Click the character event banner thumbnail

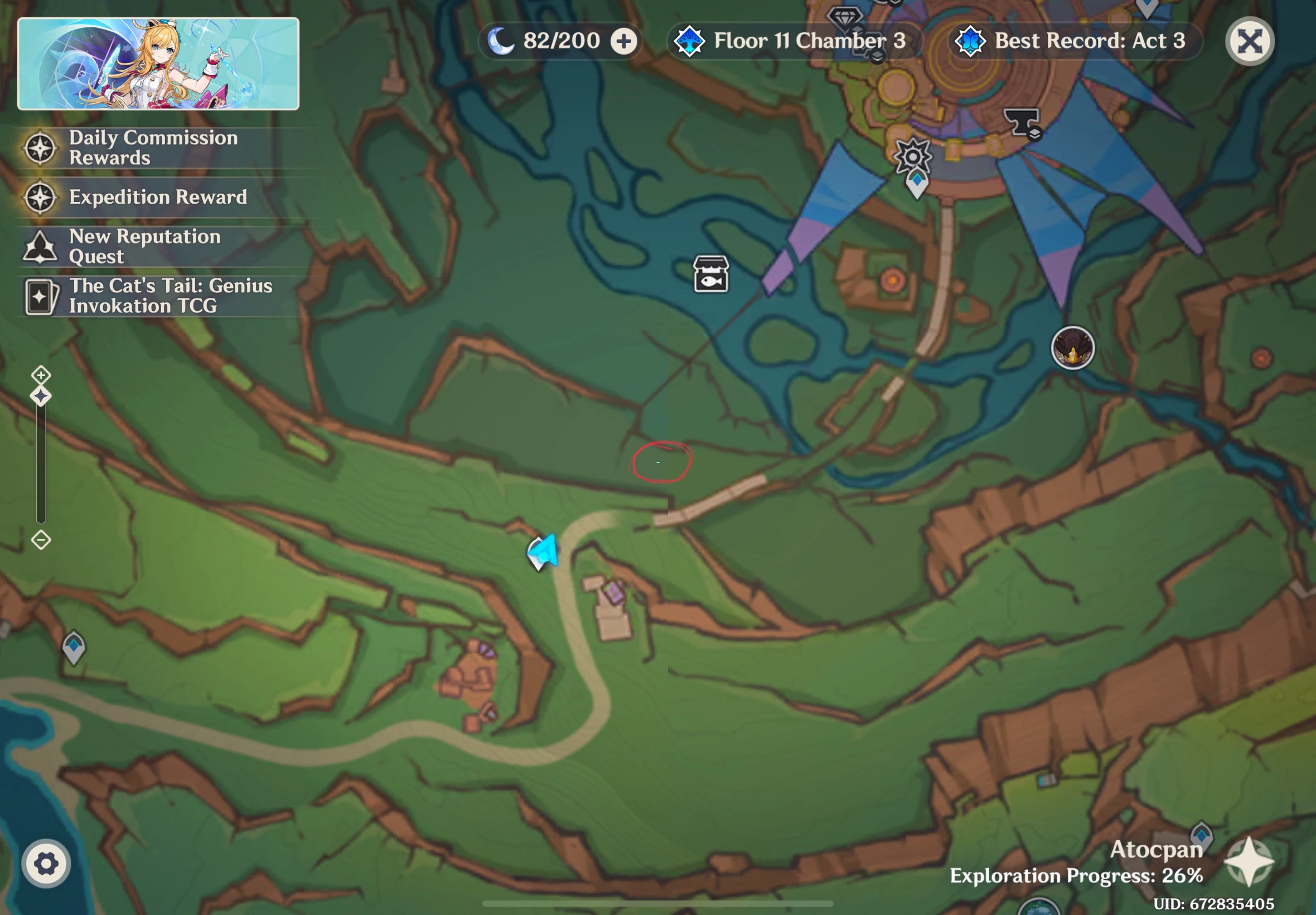(158, 64)
